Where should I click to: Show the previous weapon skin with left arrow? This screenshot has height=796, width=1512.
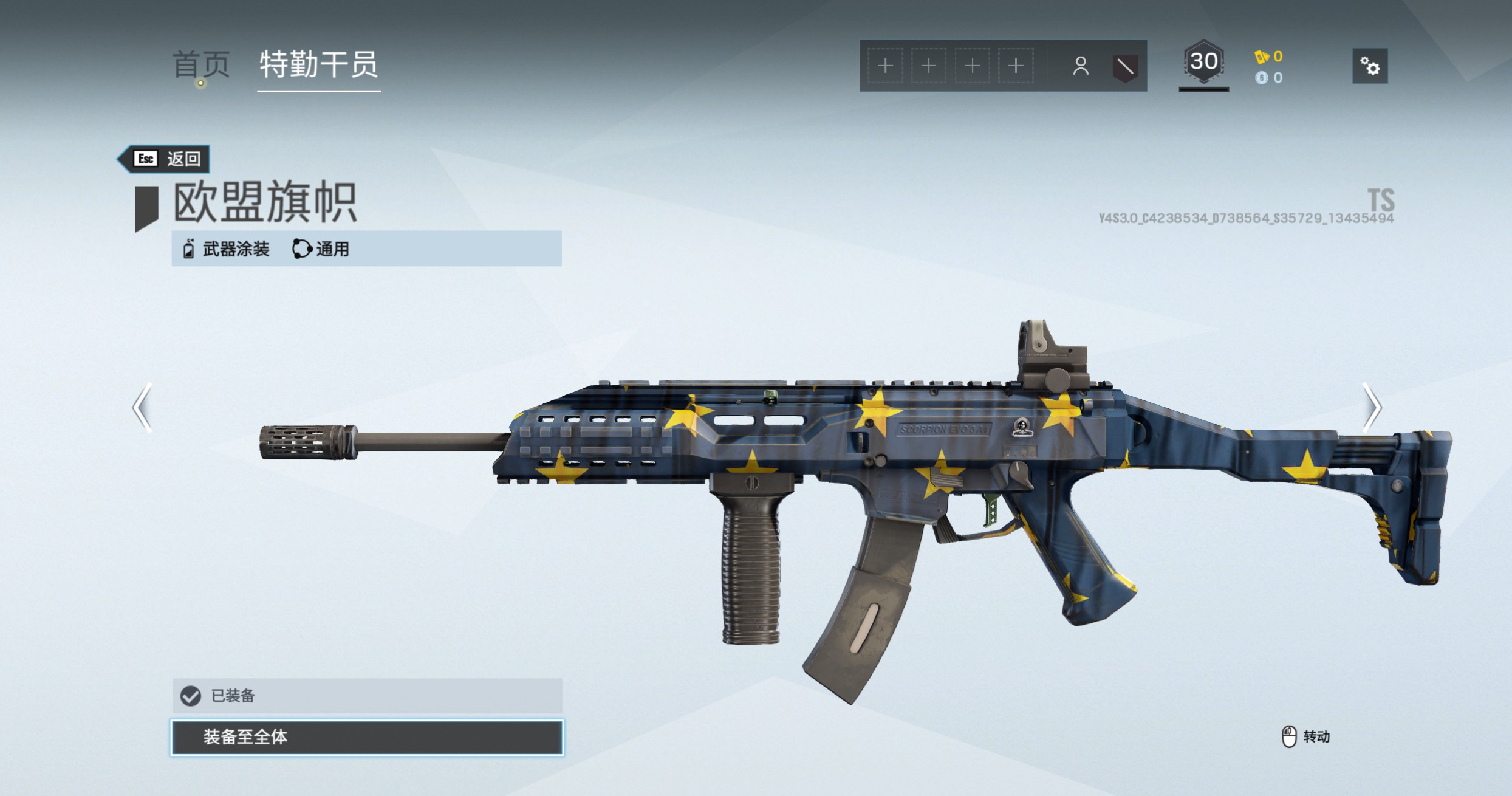143,407
